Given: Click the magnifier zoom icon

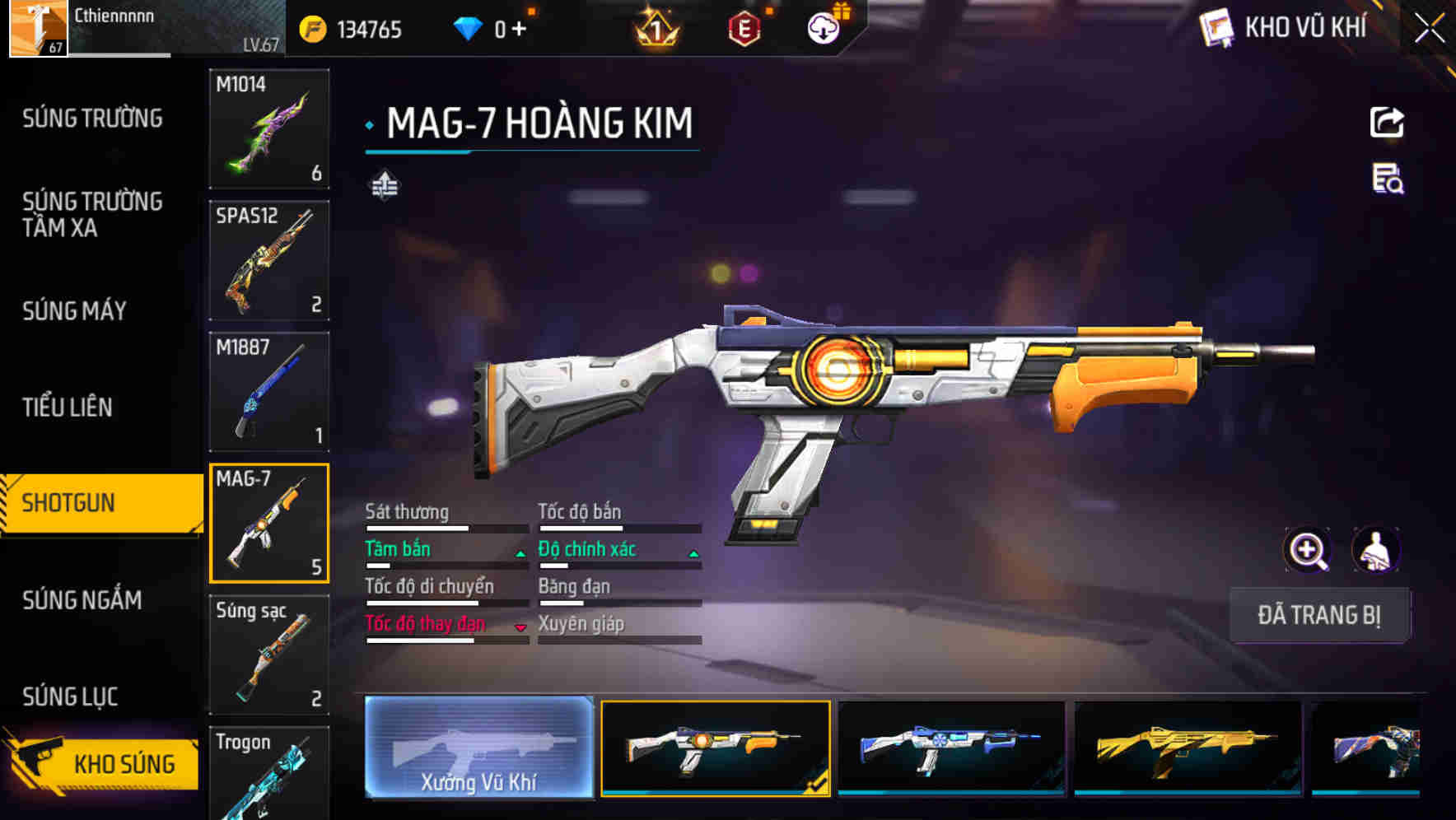Looking at the screenshot, I should 1308,550.
